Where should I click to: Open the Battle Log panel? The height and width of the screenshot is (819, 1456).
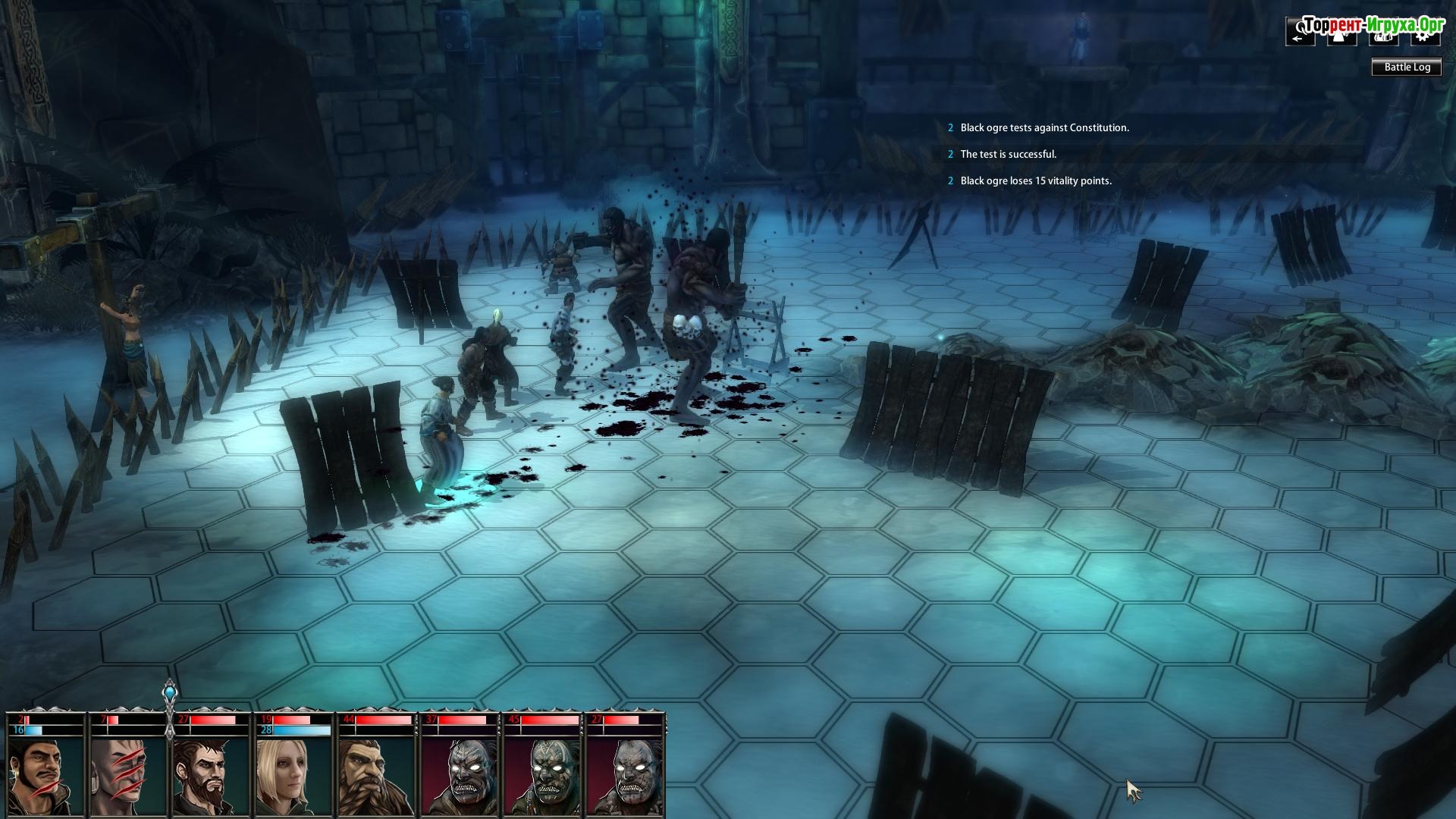point(1407,67)
